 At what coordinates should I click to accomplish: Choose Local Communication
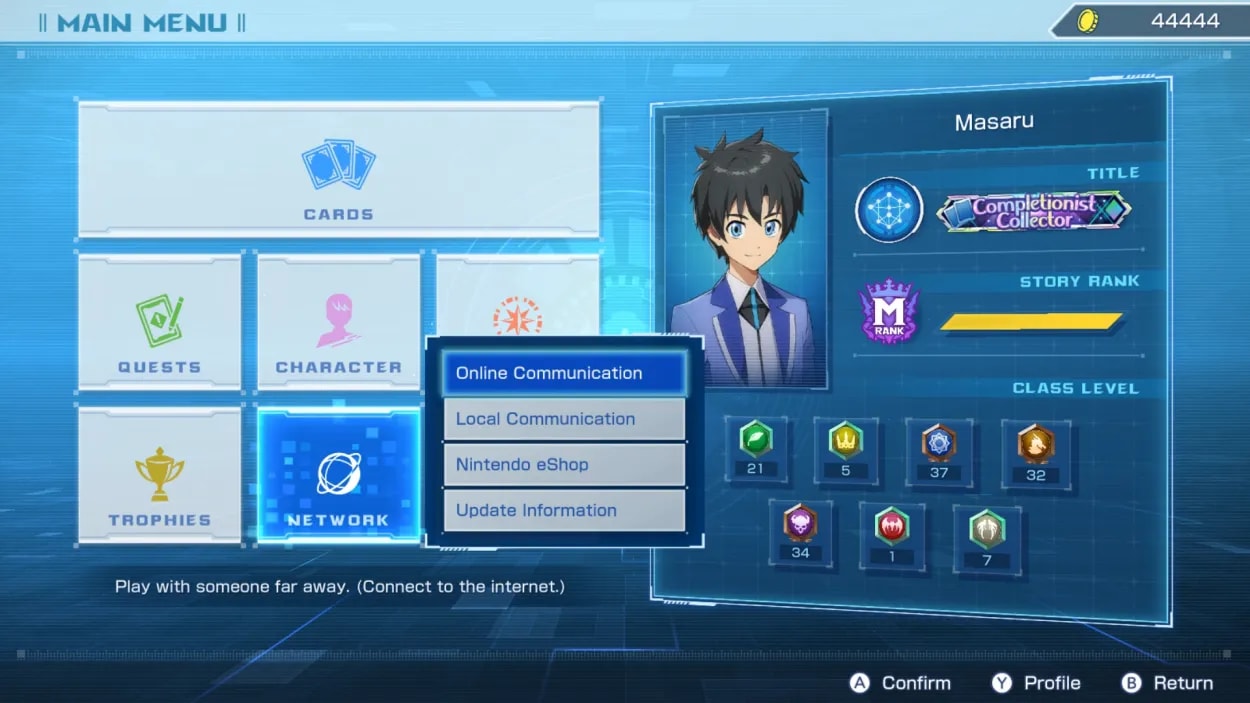pos(564,419)
